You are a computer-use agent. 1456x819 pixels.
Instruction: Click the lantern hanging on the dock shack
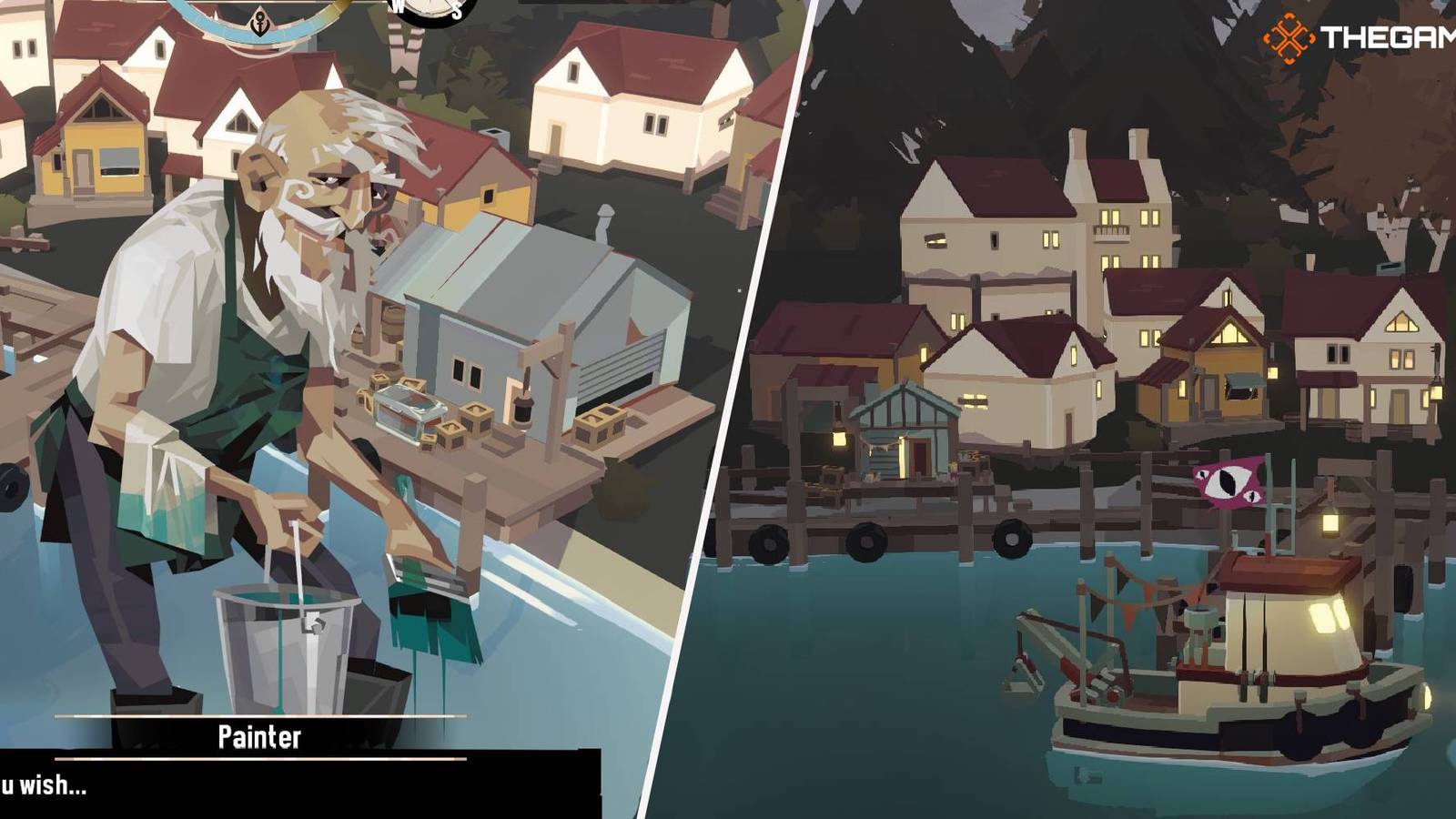pos(840,439)
